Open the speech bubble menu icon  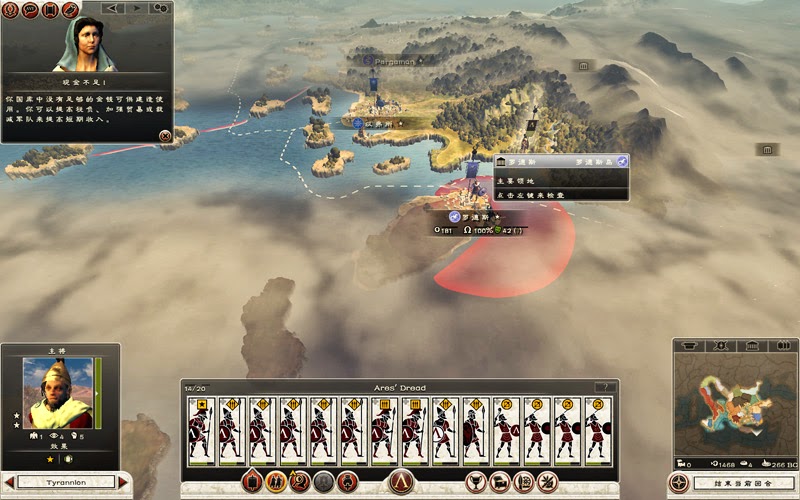click(x=29, y=9)
